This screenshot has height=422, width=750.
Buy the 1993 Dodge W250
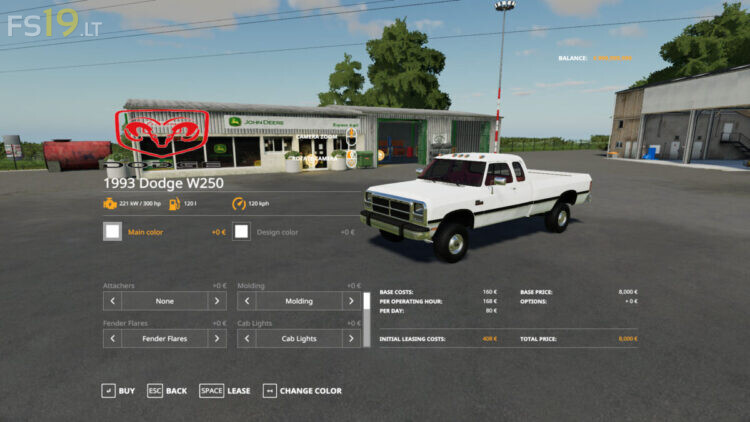118,391
